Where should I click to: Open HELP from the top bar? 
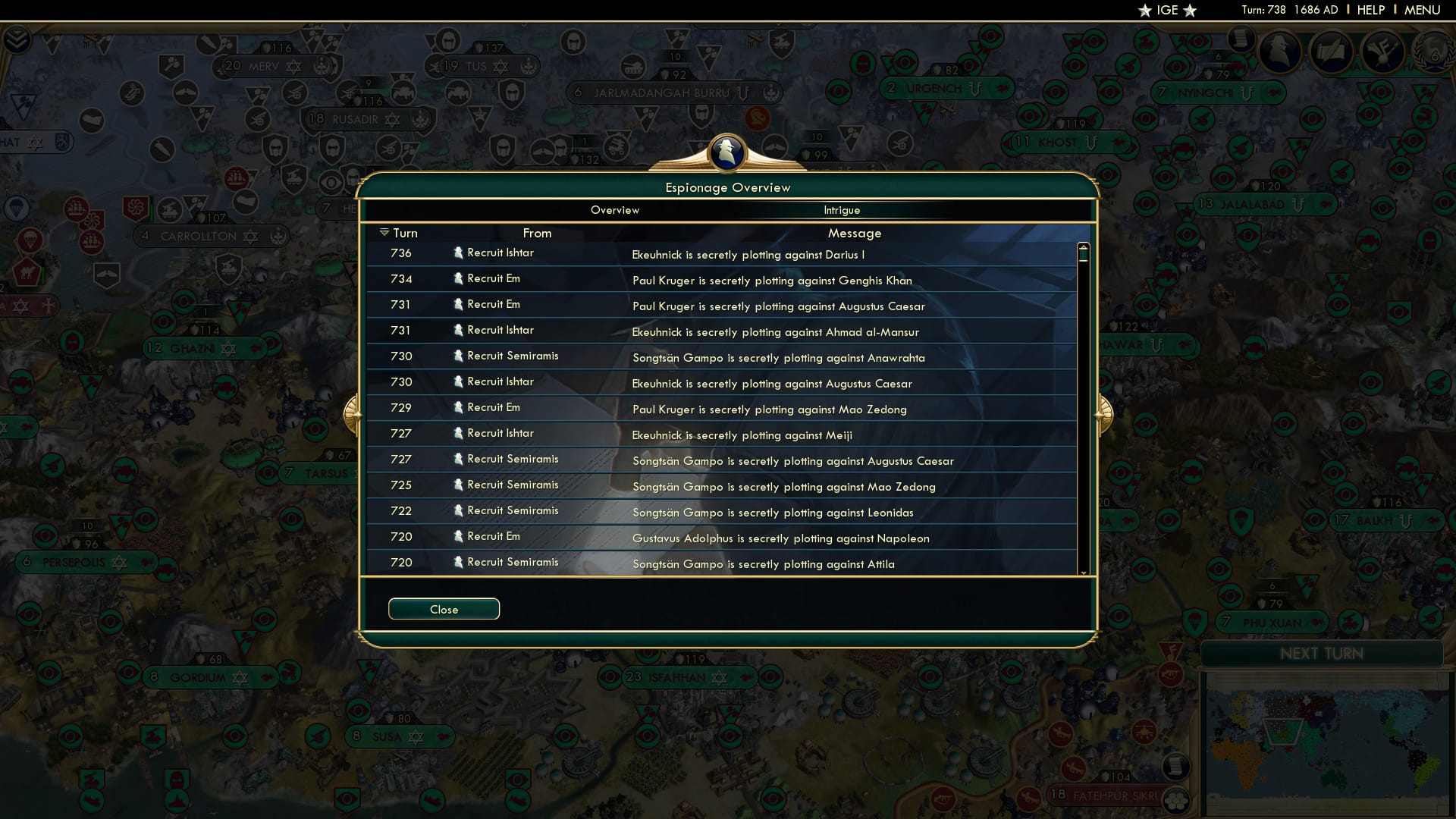[x=1371, y=10]
